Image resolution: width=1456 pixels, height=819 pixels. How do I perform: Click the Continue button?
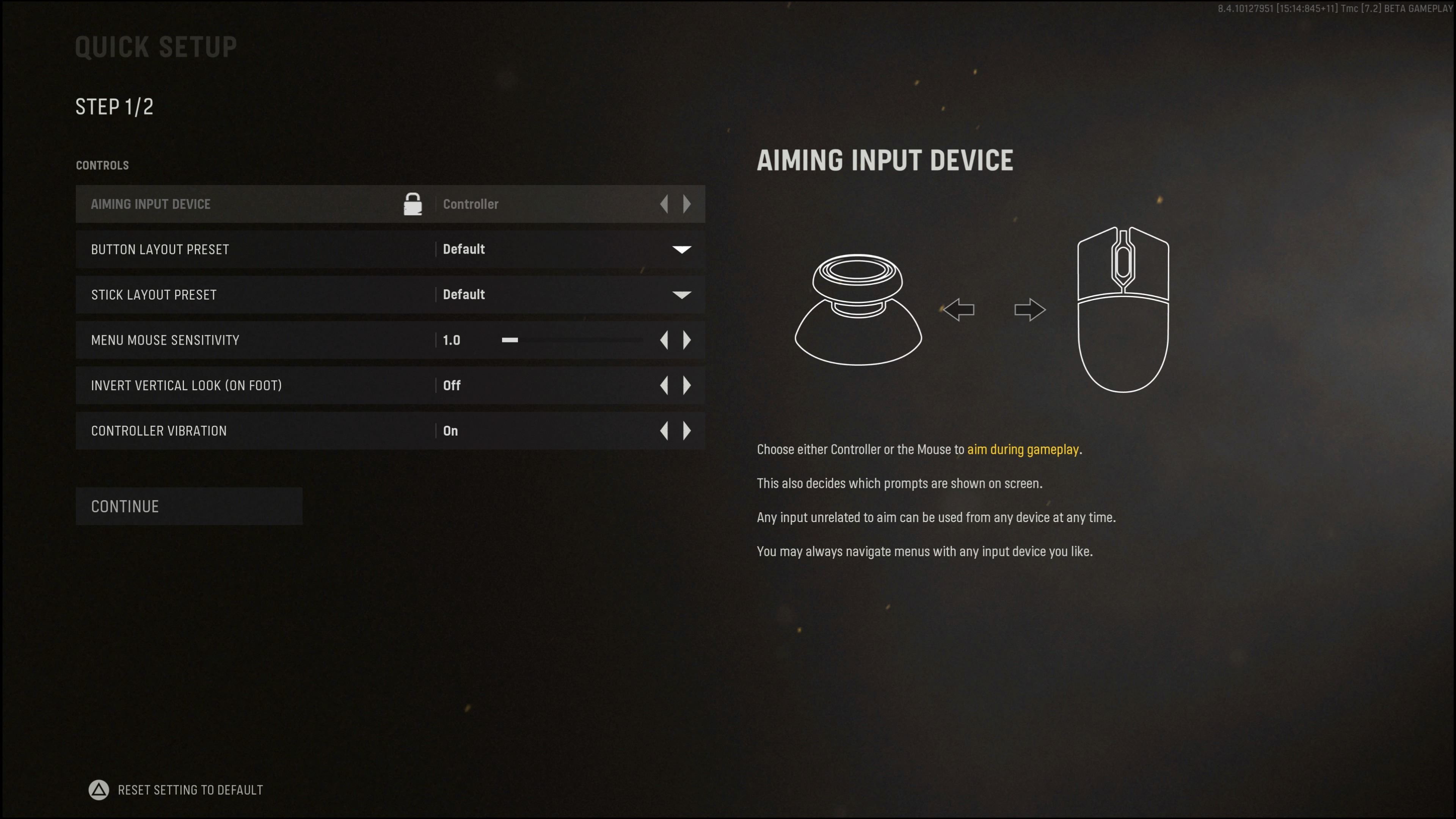[x=189, y=507]
